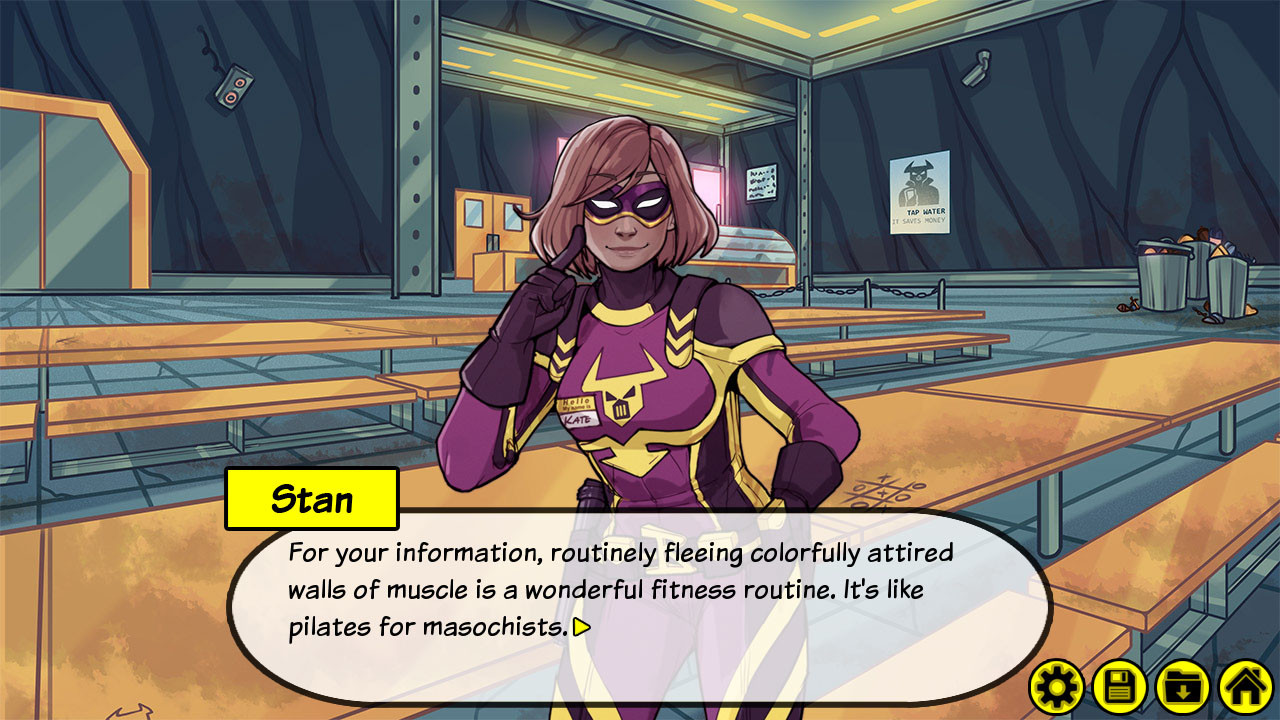Click the yellow gear to adjust game options
1280x720 pixels.
tap(1056, 687)
